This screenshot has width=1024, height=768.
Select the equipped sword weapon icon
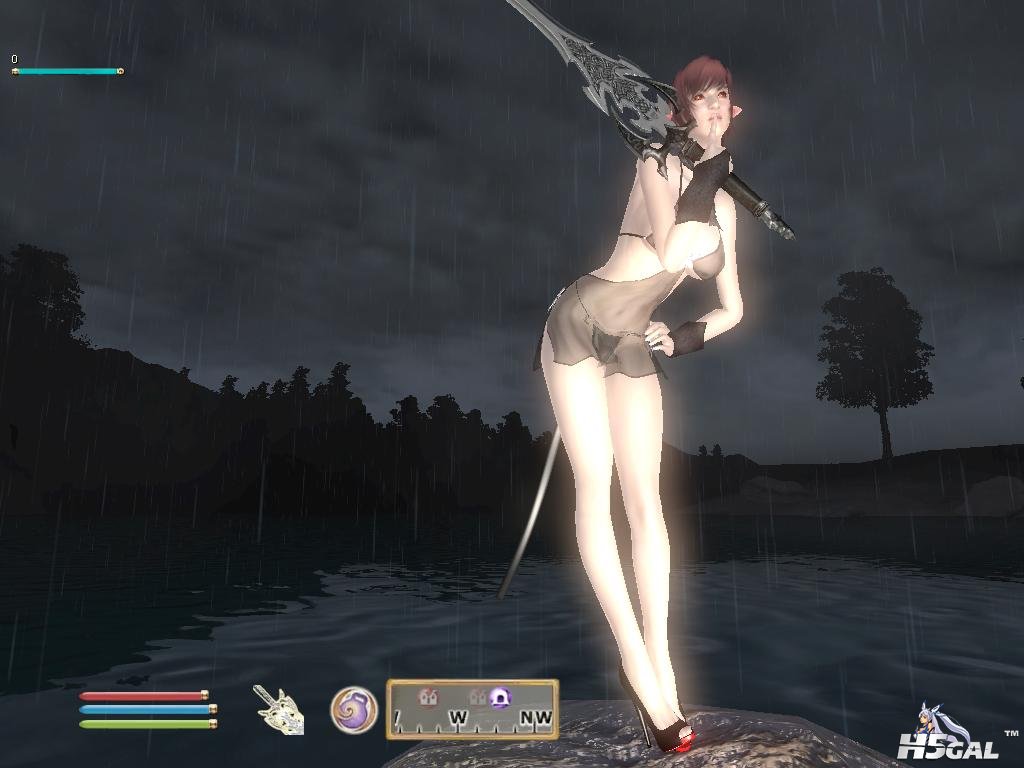click(278, 710)
